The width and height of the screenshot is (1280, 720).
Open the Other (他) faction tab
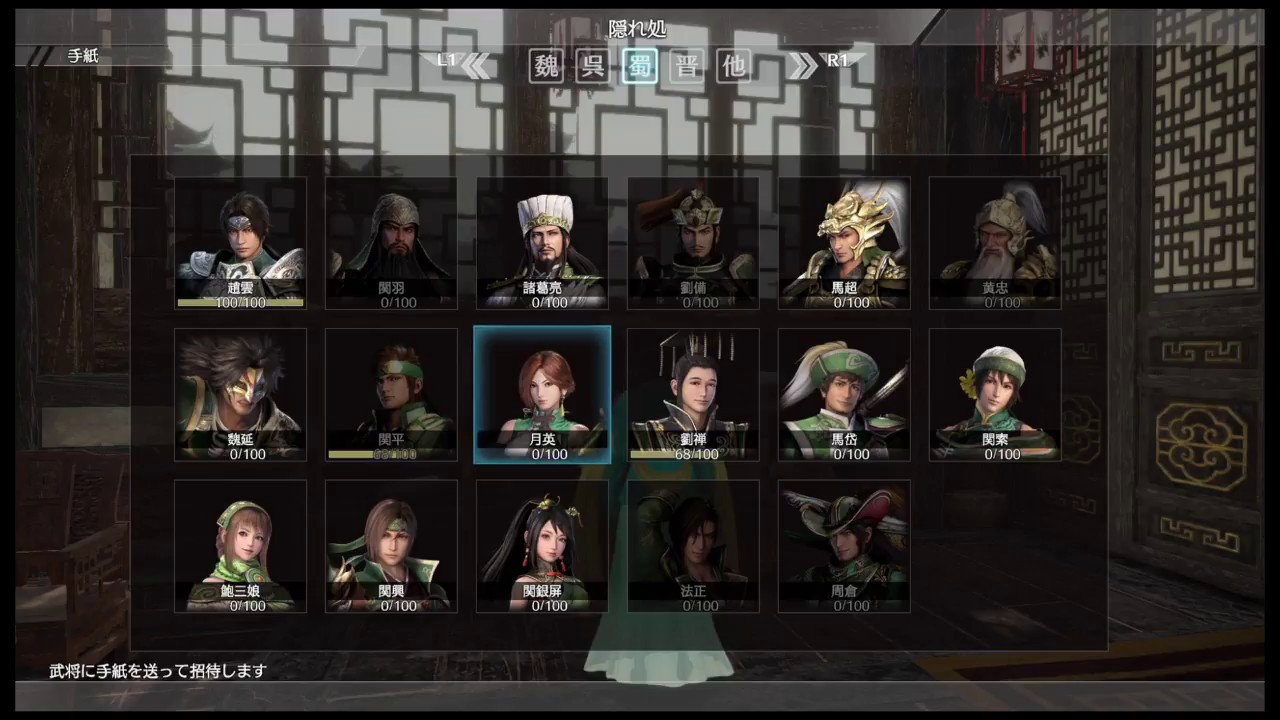pos(735,65)
